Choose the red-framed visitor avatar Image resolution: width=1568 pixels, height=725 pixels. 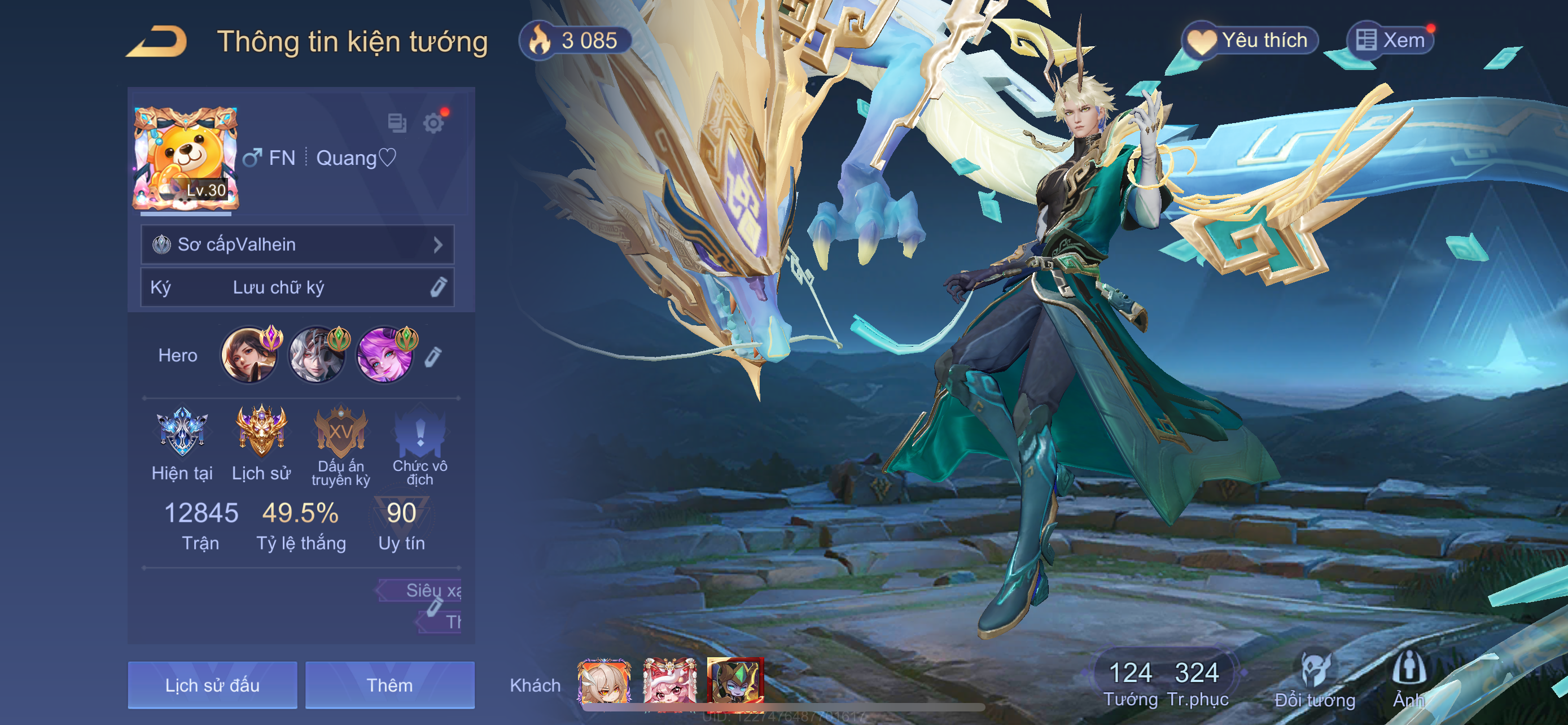coord(735,681)
